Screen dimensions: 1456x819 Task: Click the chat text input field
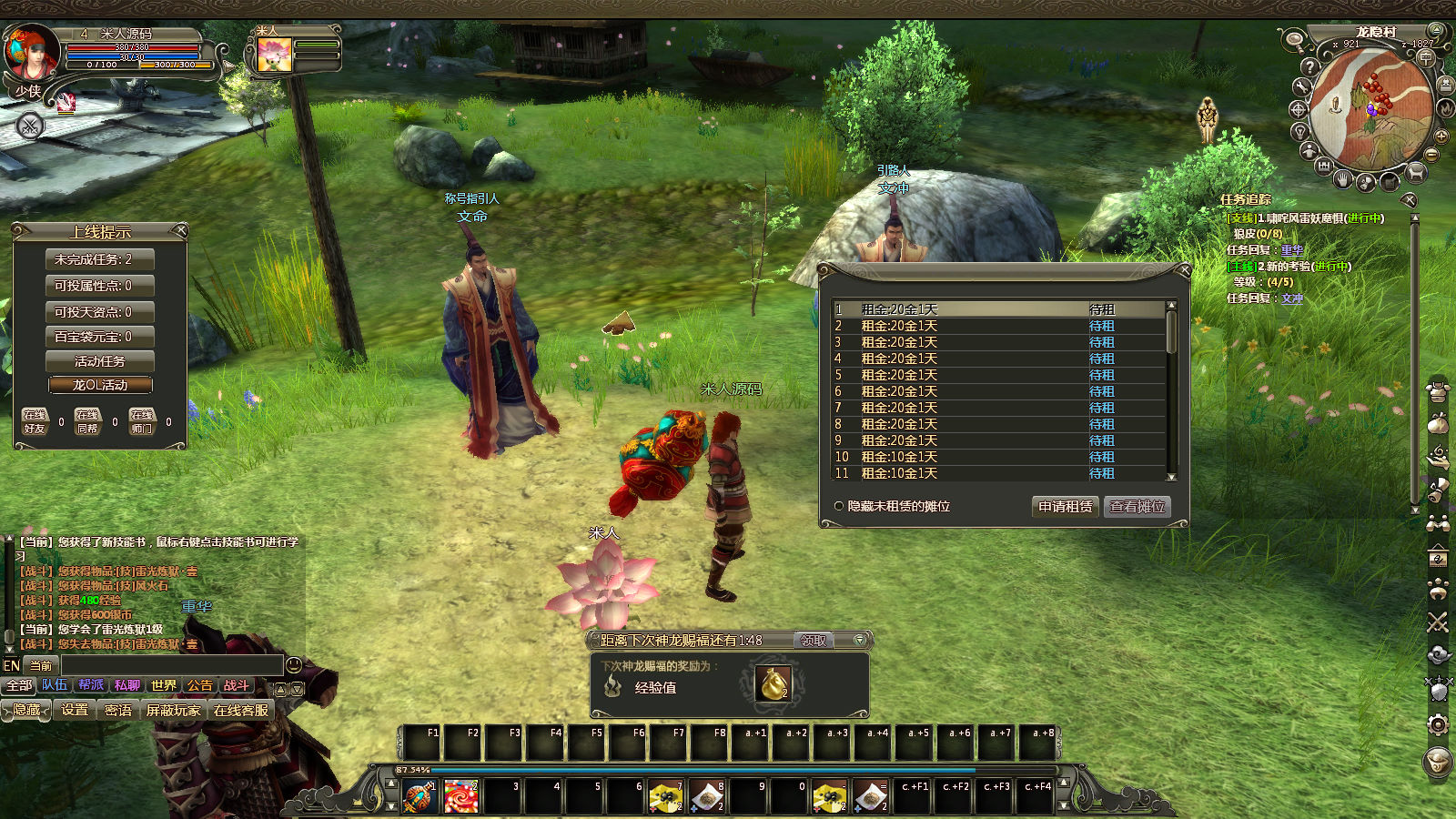pos(171,665)
